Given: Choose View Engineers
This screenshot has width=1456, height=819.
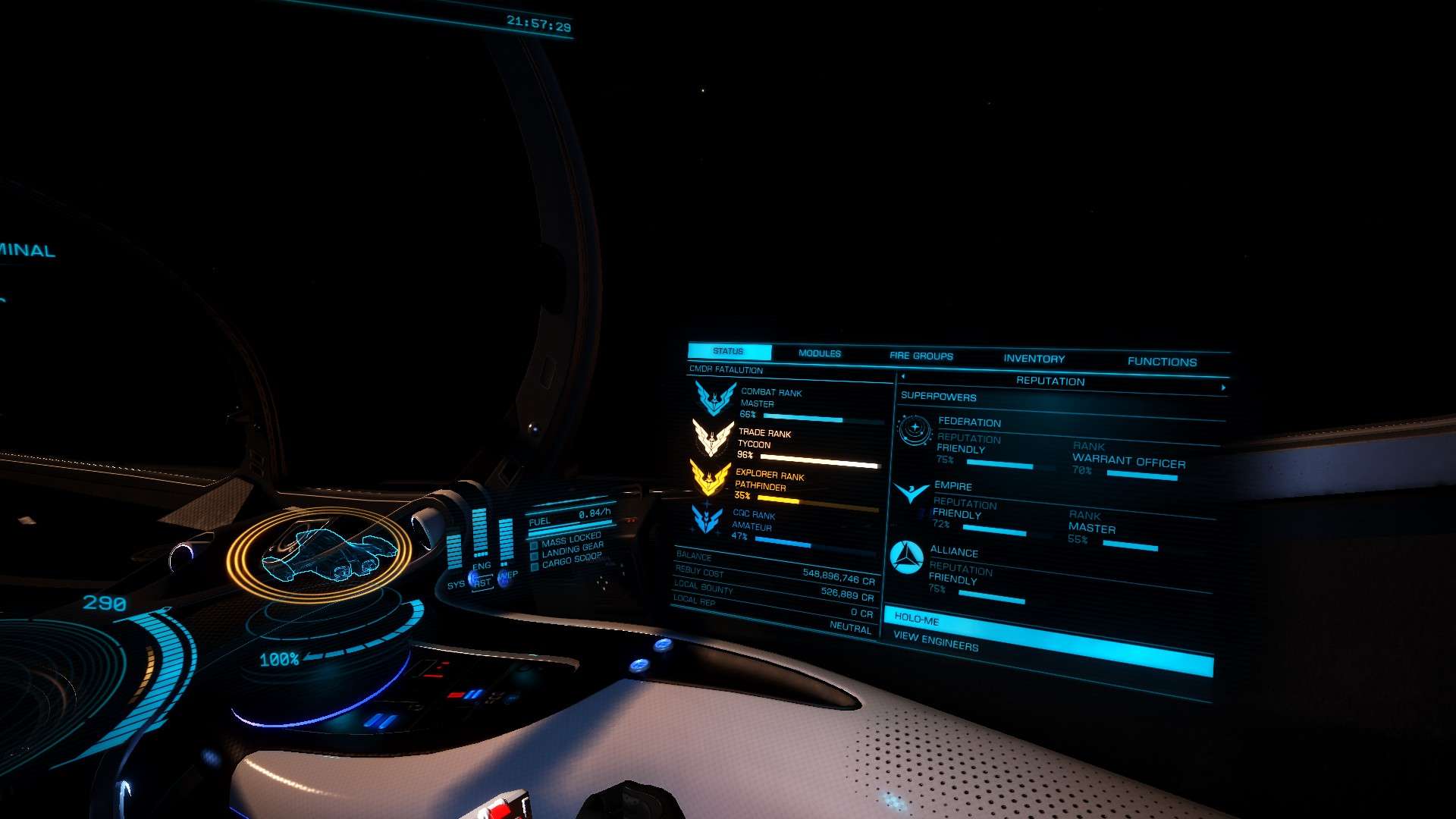Looking at the screenshot, I should pyautogui.click(x=935, y=642).
